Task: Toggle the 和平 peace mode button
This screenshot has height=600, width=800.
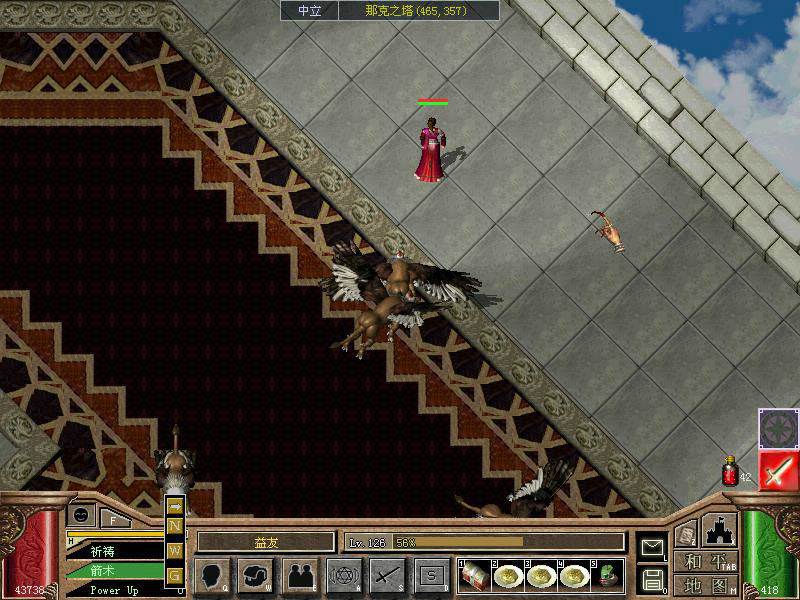Action: click(706, 562)
